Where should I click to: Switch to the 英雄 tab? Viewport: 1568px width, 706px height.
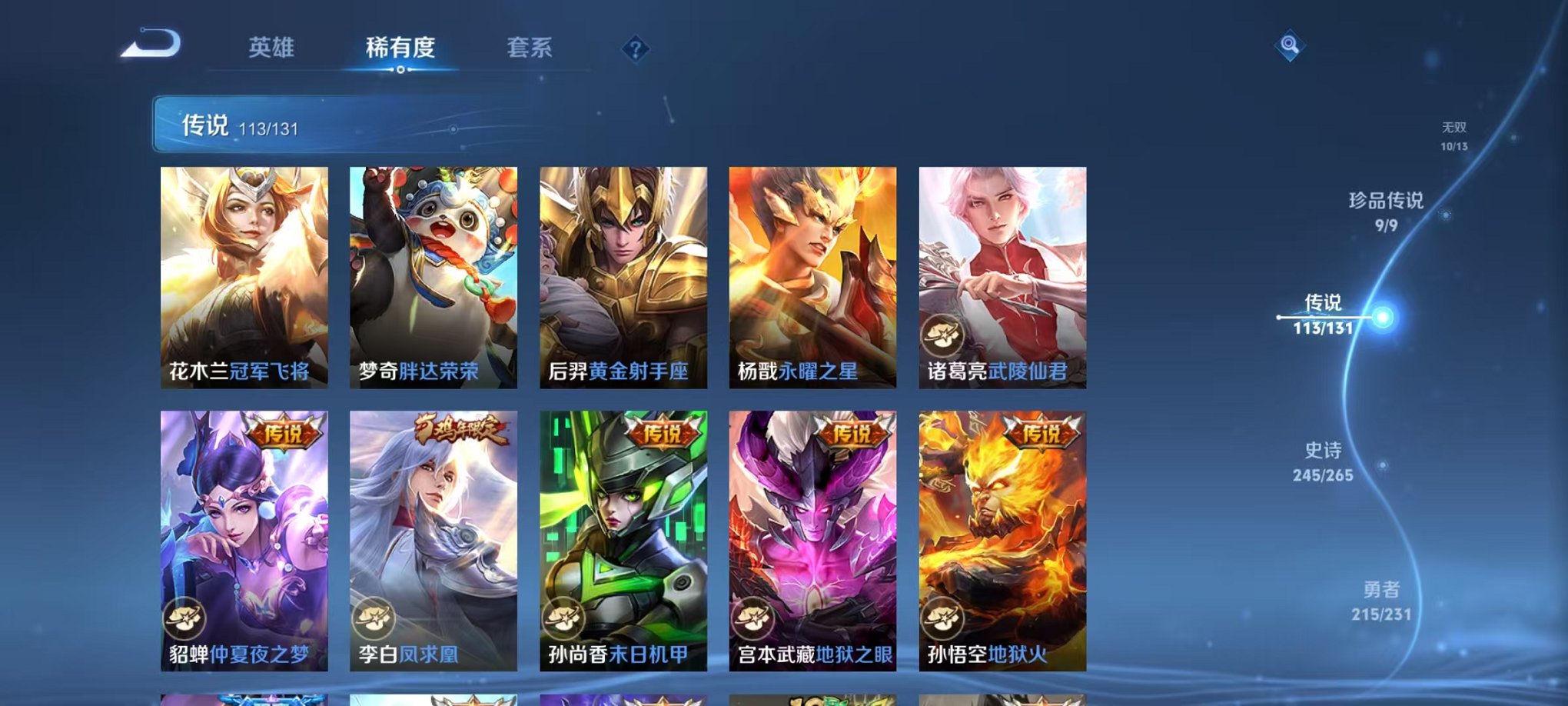[274, 48]
